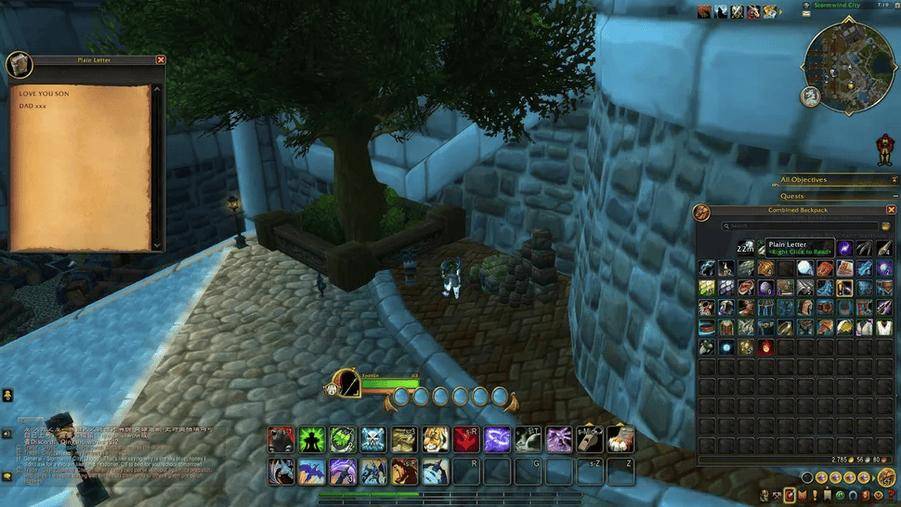Select the glowing blue orb bag item
This screenshot has width=901, height=507.
(x=727, y=347)
